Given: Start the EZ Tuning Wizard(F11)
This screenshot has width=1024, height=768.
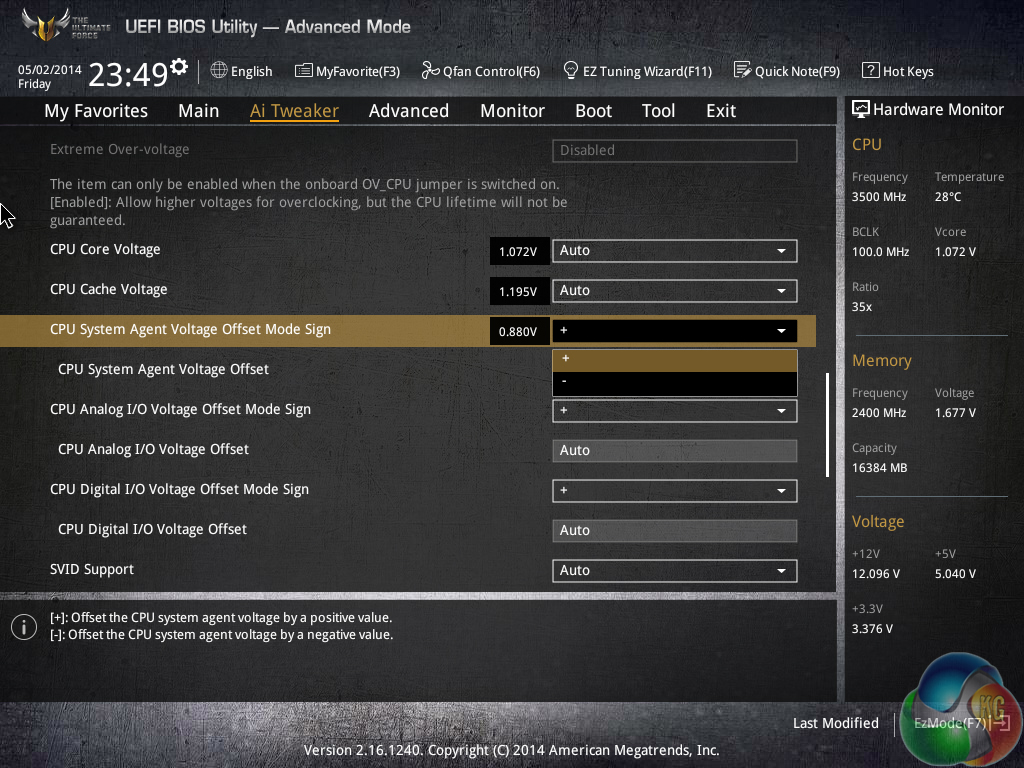Looking at the screenshot, I should click(x=637, y=71).
